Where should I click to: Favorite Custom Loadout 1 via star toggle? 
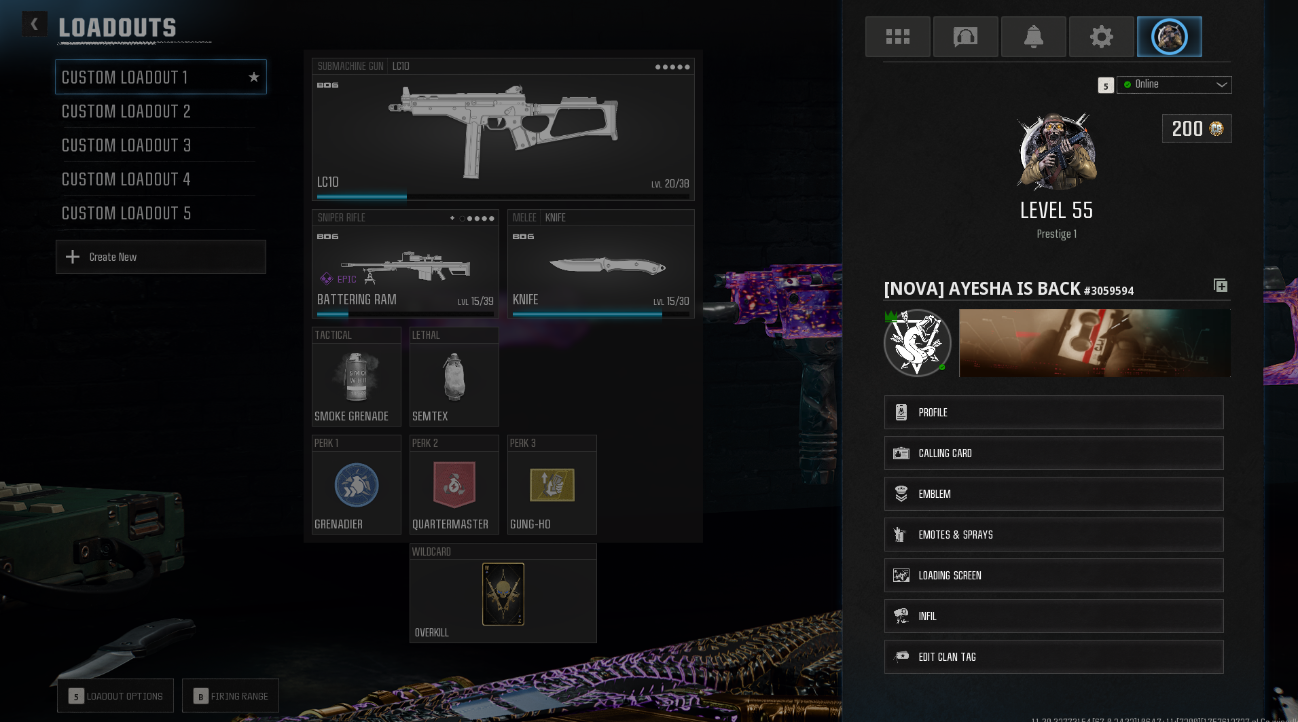point(253,77)
